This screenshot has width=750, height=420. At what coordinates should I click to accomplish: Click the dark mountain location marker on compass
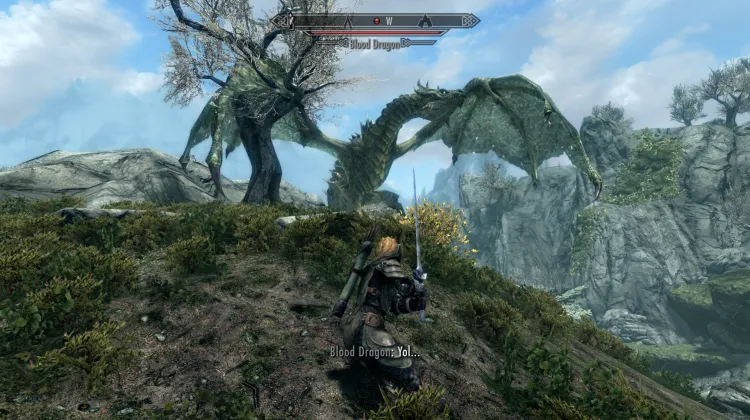424,20
